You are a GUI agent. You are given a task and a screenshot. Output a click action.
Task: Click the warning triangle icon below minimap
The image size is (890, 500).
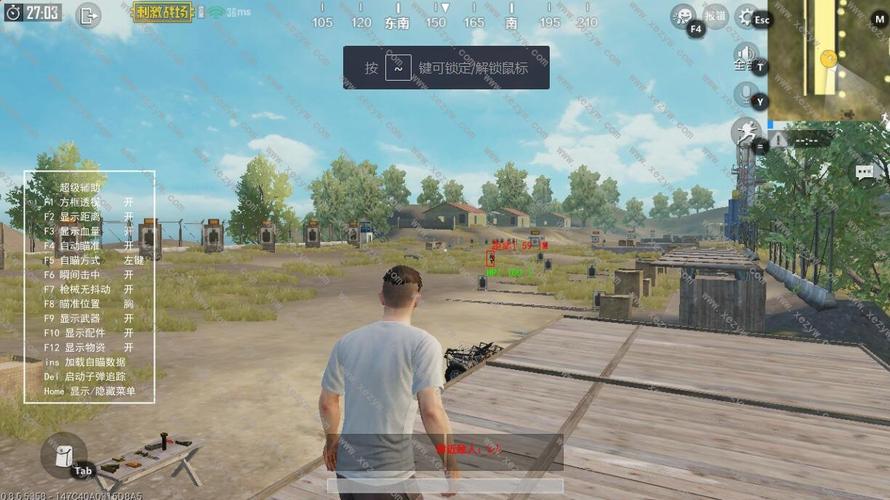point(778,140)
